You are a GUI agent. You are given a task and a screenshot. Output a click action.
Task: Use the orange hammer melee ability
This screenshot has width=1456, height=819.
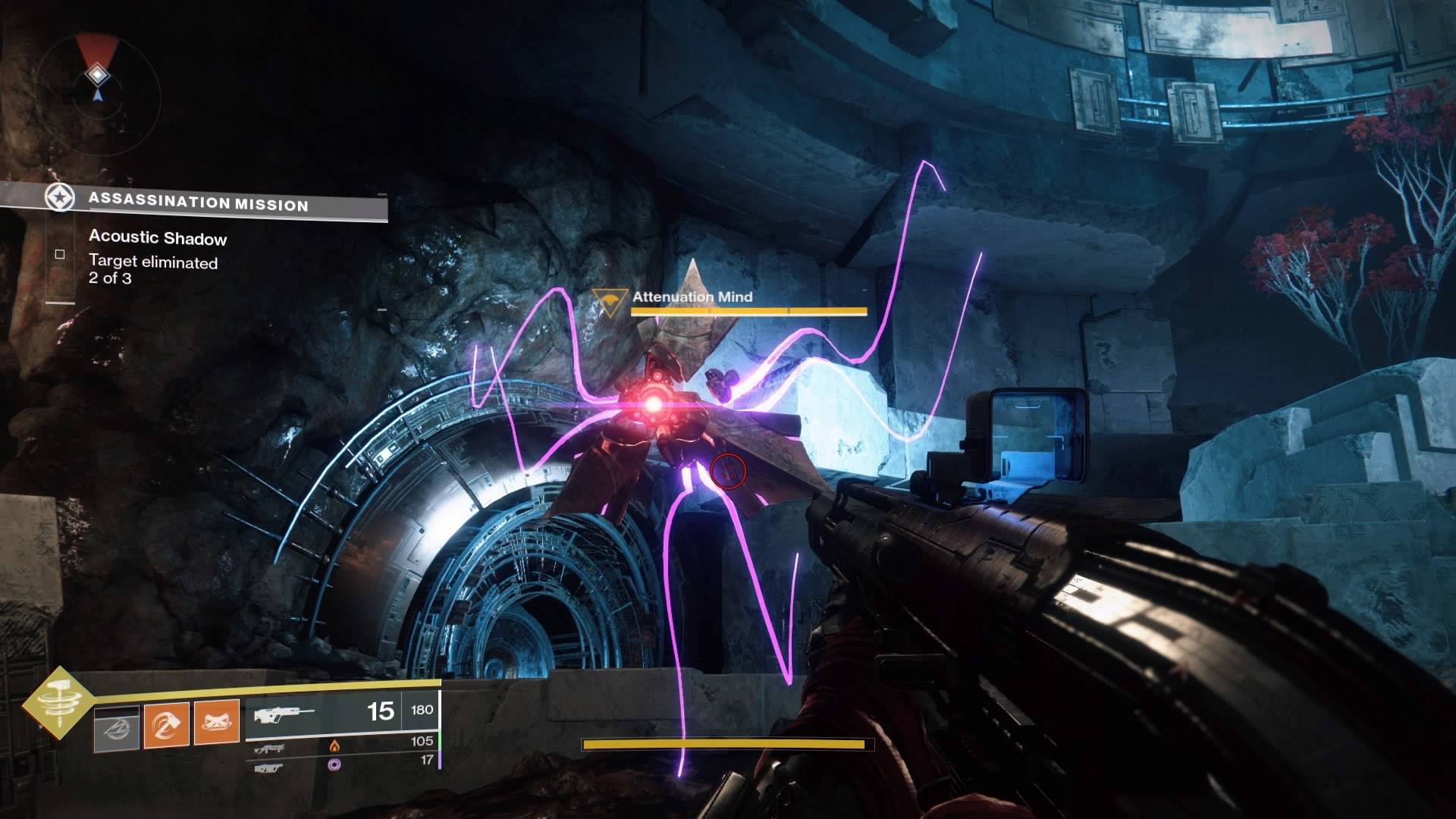(167, 725)
